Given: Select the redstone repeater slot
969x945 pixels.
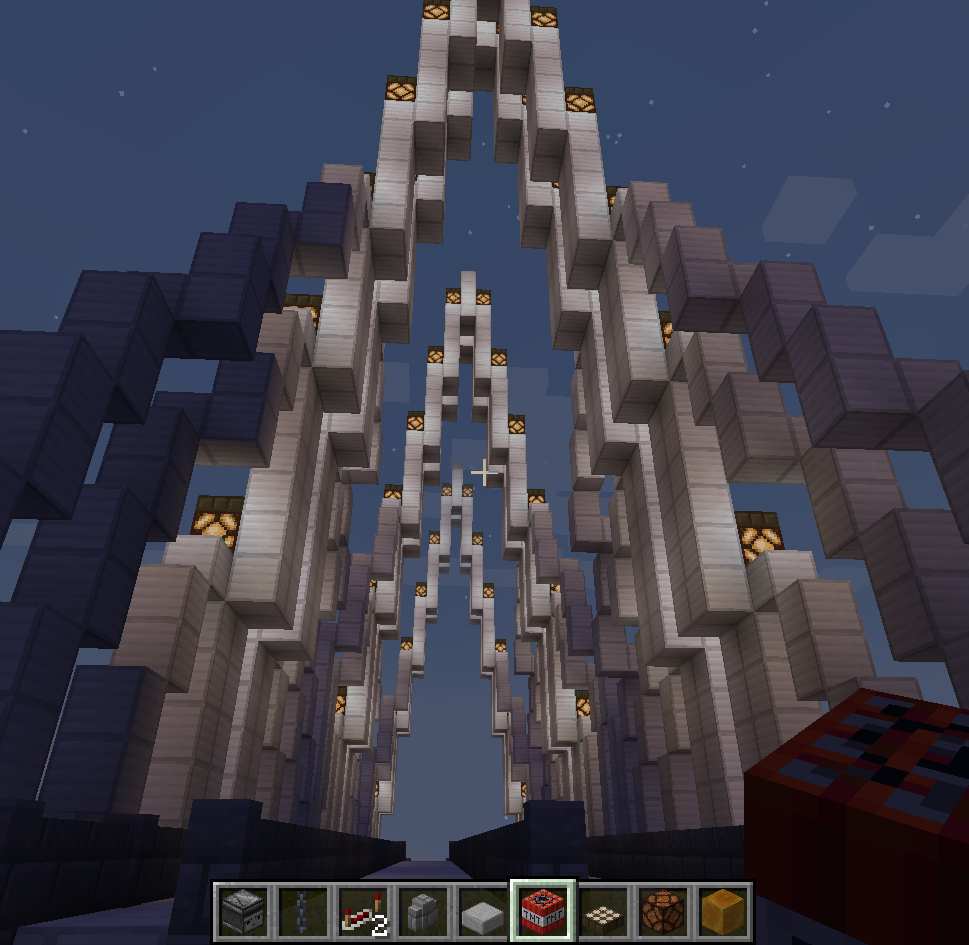Looking at the screenshot, I should coord(363,911).
